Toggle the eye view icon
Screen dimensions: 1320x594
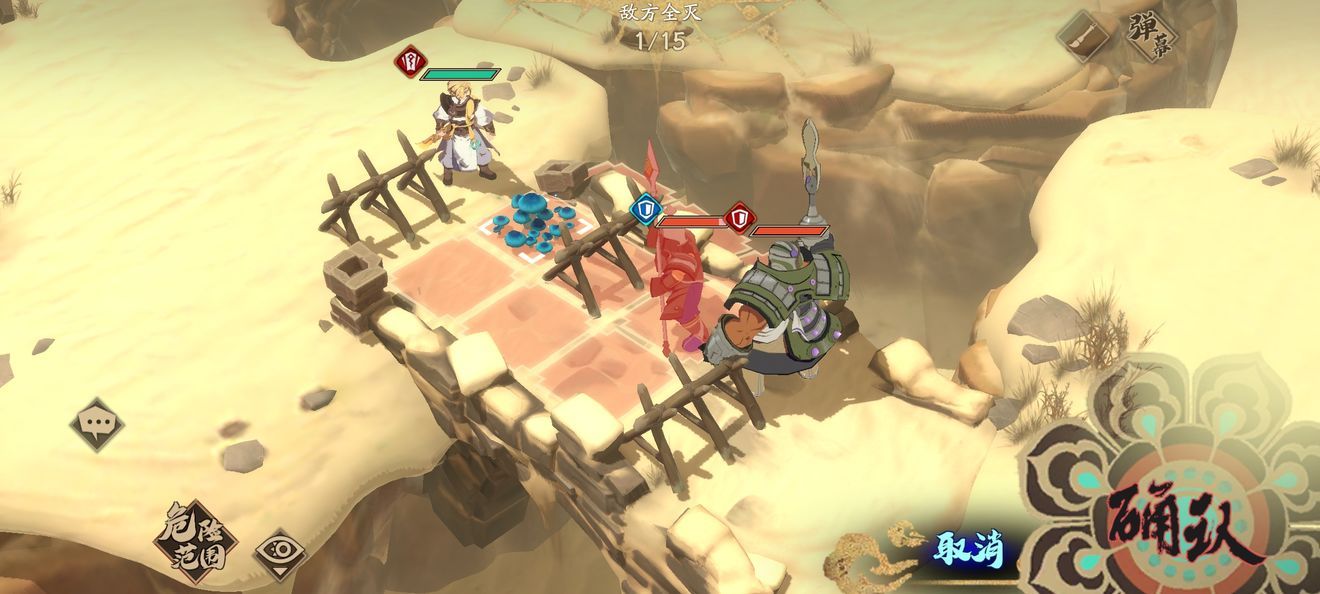coord(280,553)
